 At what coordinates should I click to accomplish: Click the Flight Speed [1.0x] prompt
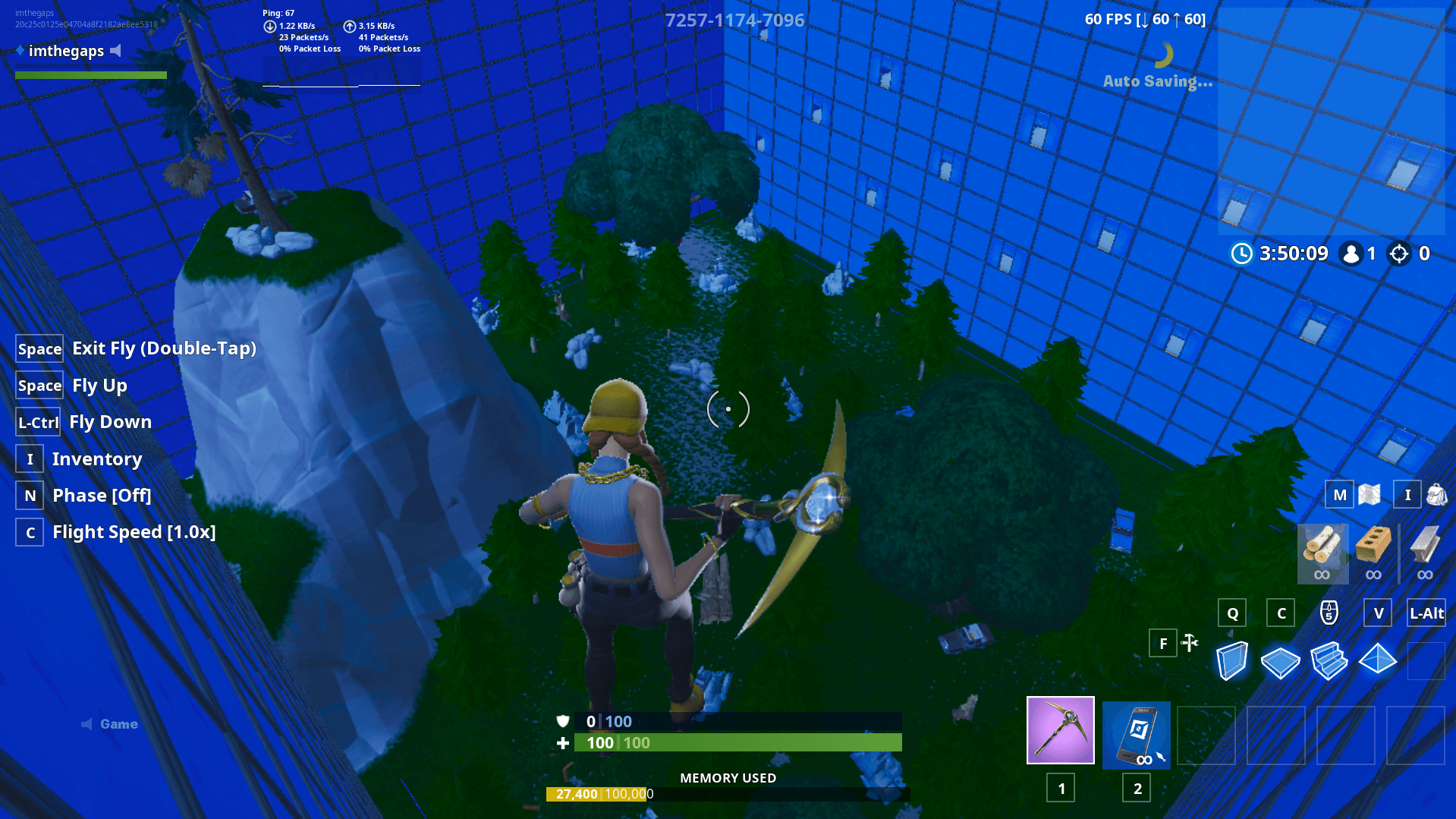[x=134, y=531]
